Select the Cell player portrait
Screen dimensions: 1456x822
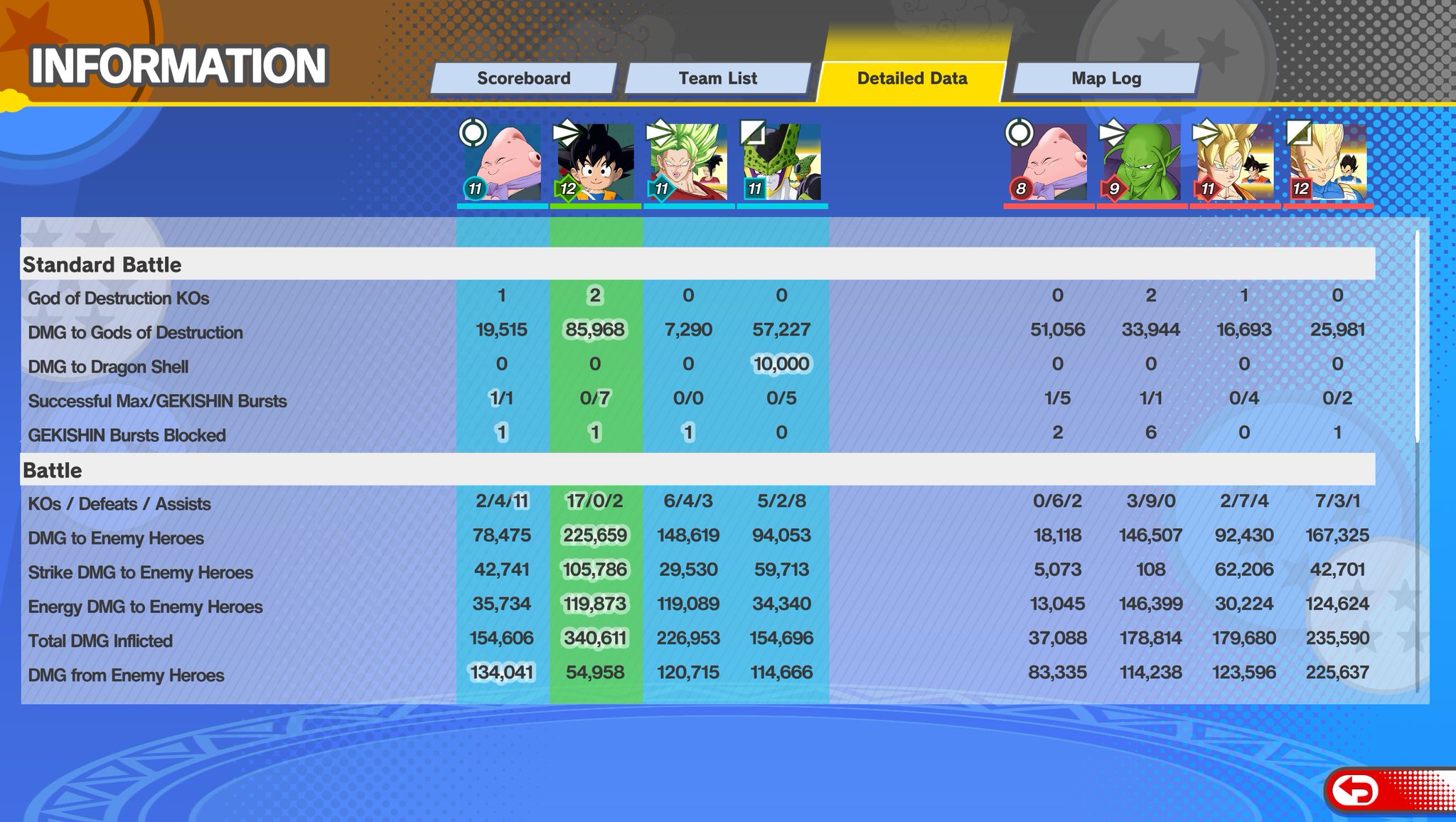coord(782,163)
